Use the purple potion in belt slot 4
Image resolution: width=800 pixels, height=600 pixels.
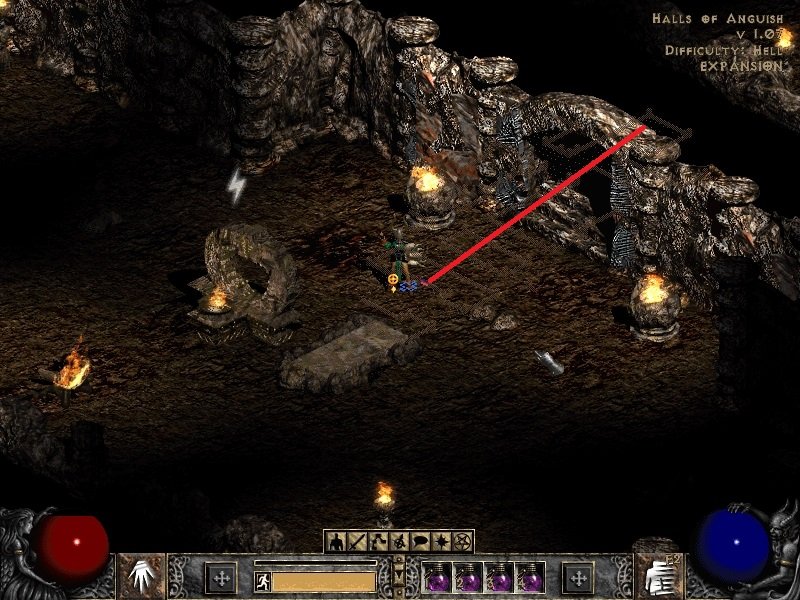[x=531, y=578]
